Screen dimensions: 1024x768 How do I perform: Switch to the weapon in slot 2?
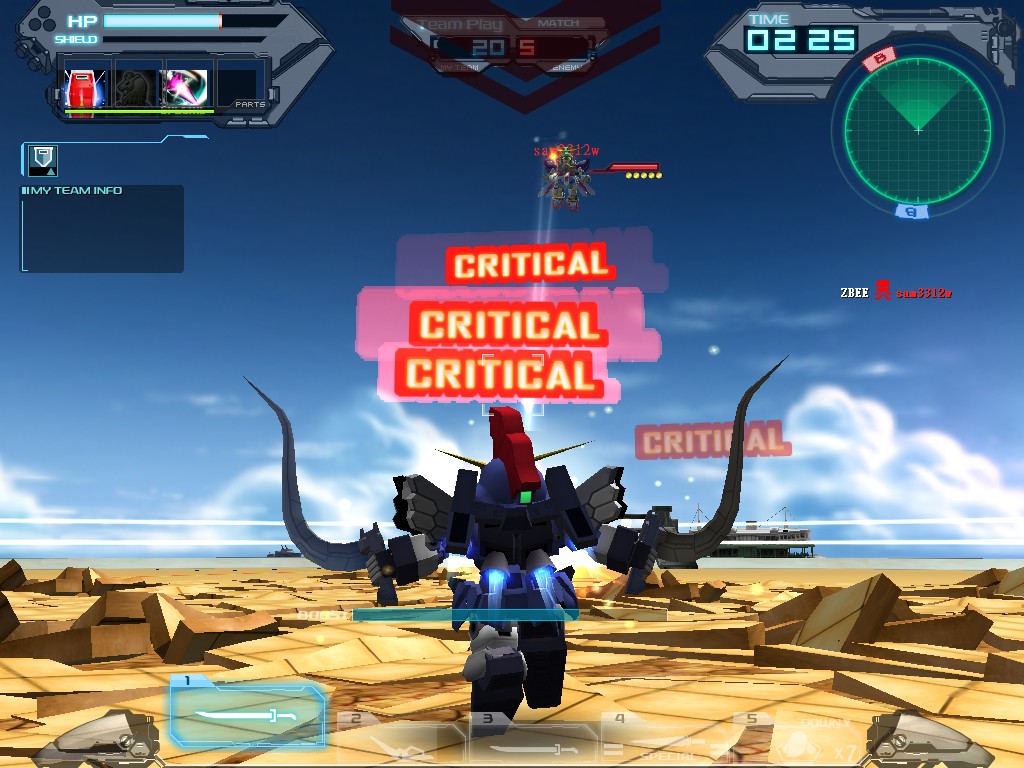coord(396,742)
